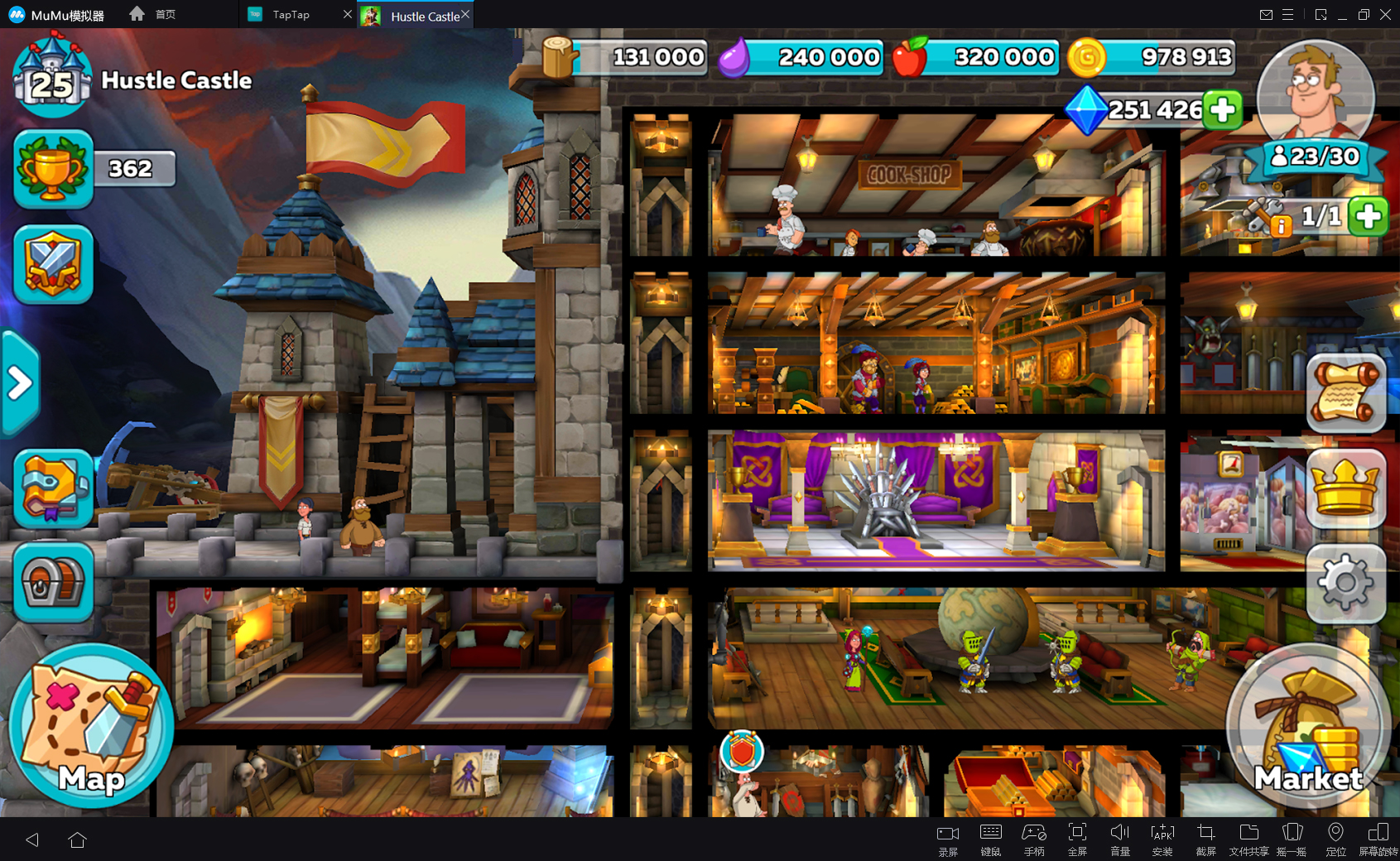Viewport: 1400px width, 861px height.
Task: Open the orange journal book icon
Action: pos(52,490)
